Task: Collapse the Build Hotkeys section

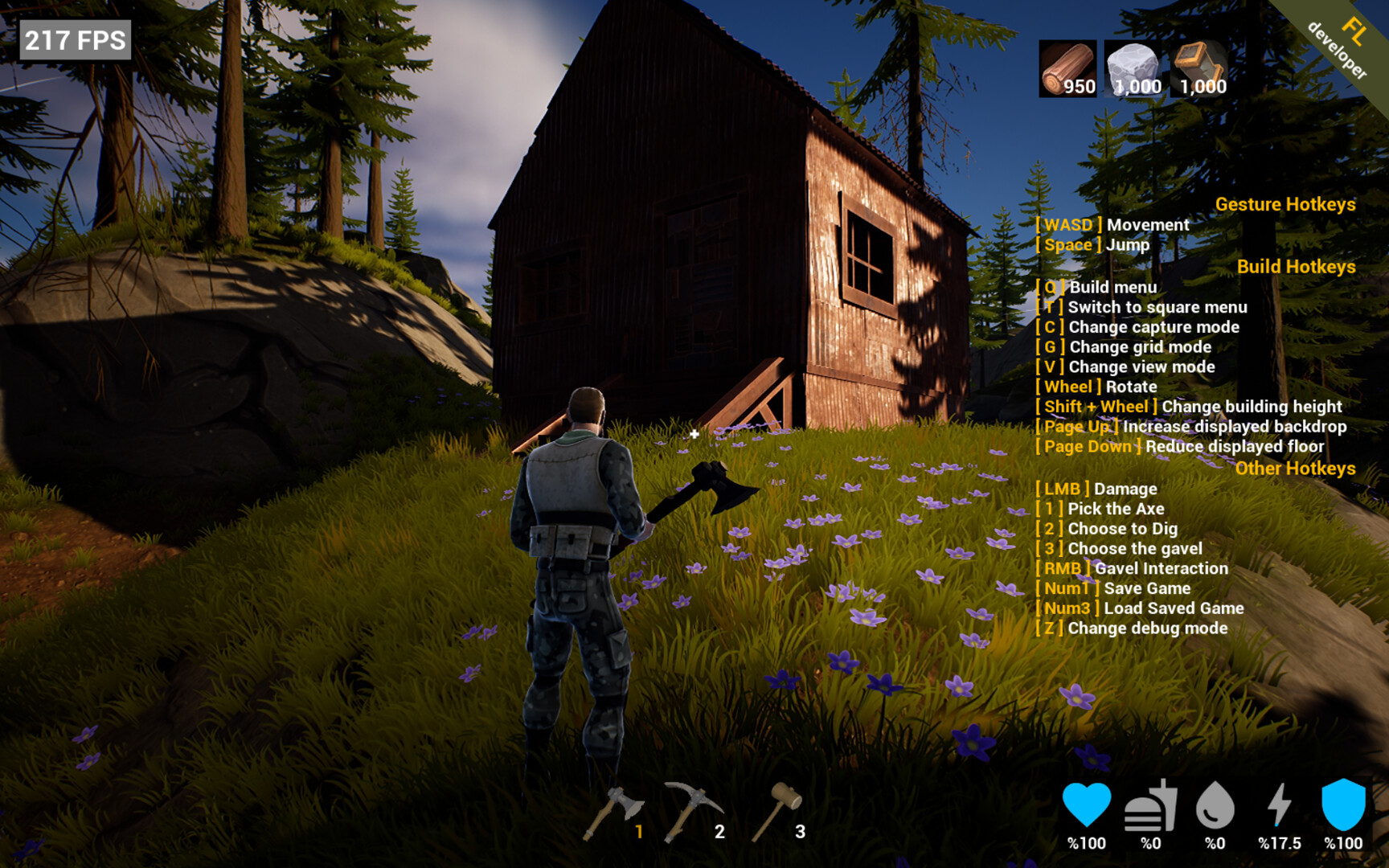Action: click(x=1297, y=266)
